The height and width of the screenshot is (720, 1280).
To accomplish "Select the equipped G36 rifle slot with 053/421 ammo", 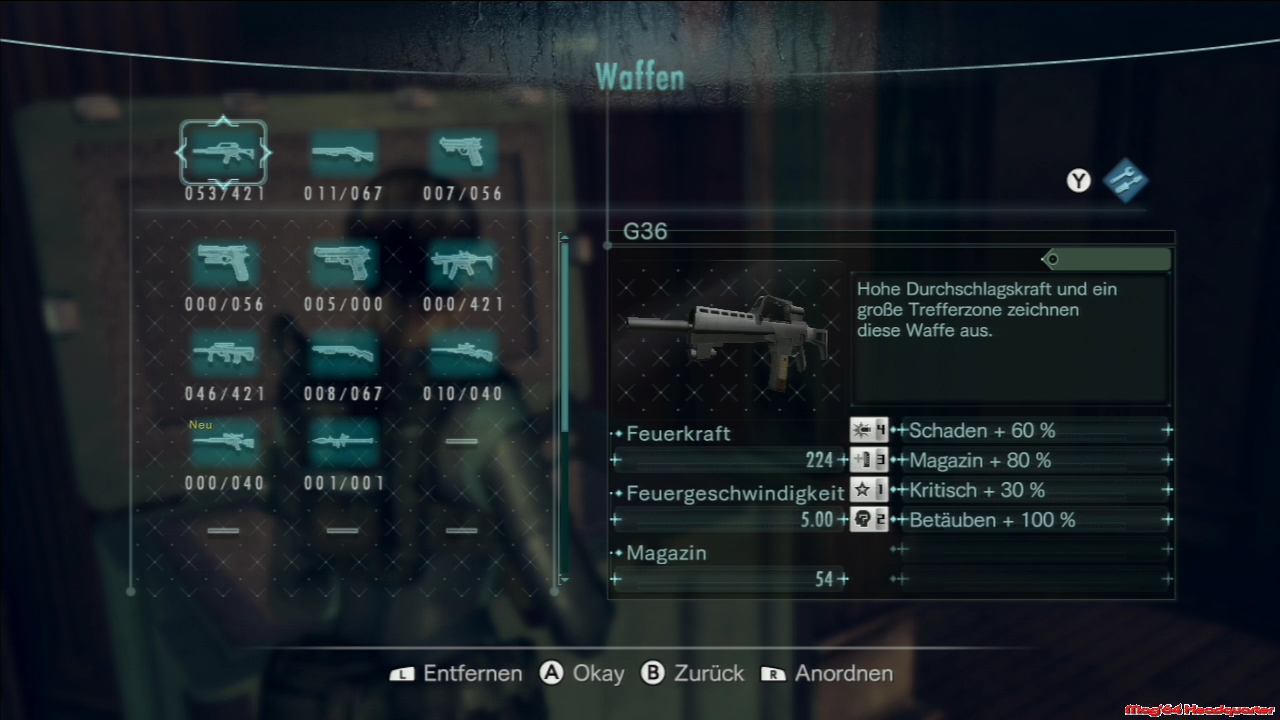I will pyautogui.click(x=223, y=153).
